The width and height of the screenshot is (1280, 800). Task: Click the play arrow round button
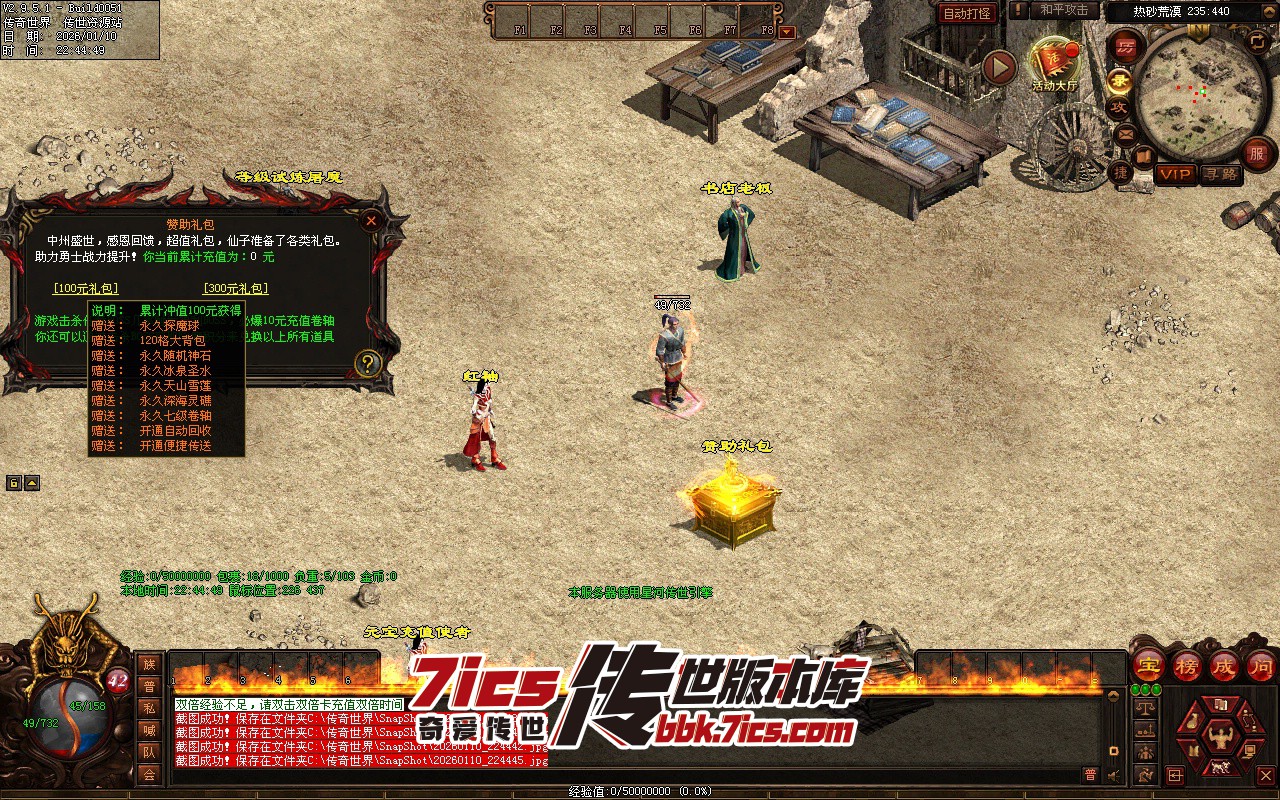pyautogui.click(x=998, y=67)
